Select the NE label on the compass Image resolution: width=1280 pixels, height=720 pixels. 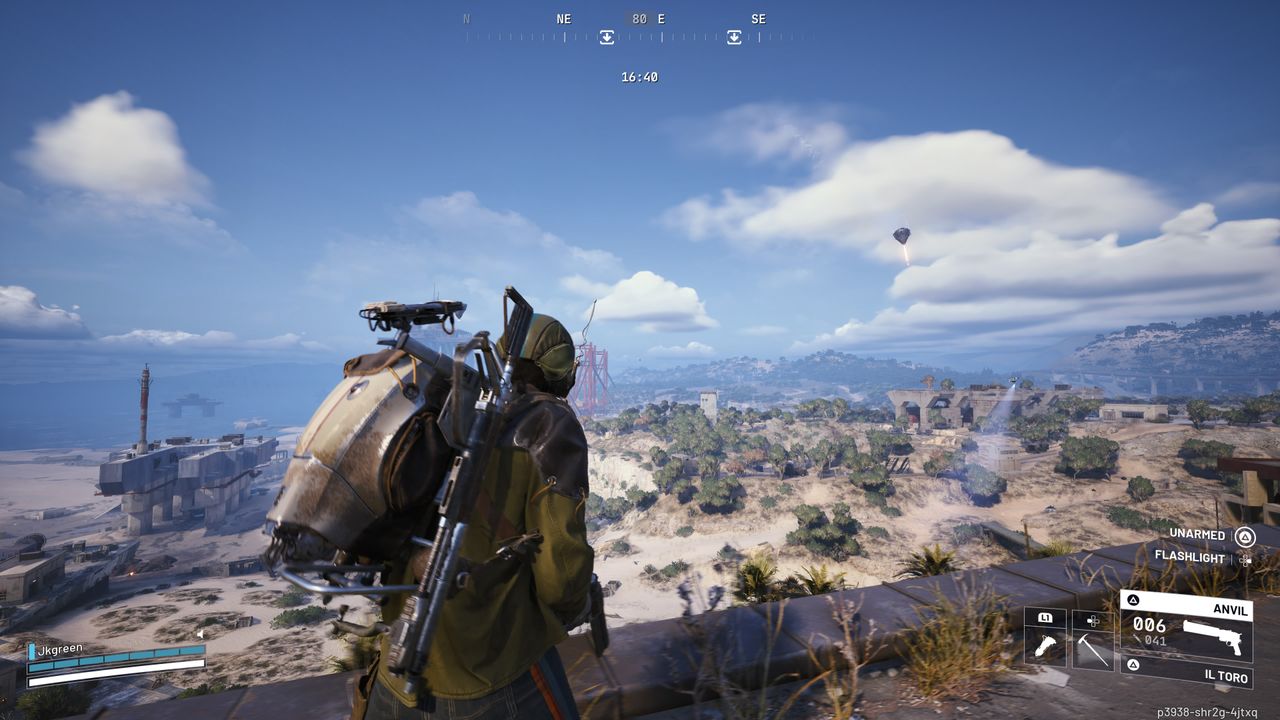562,19
